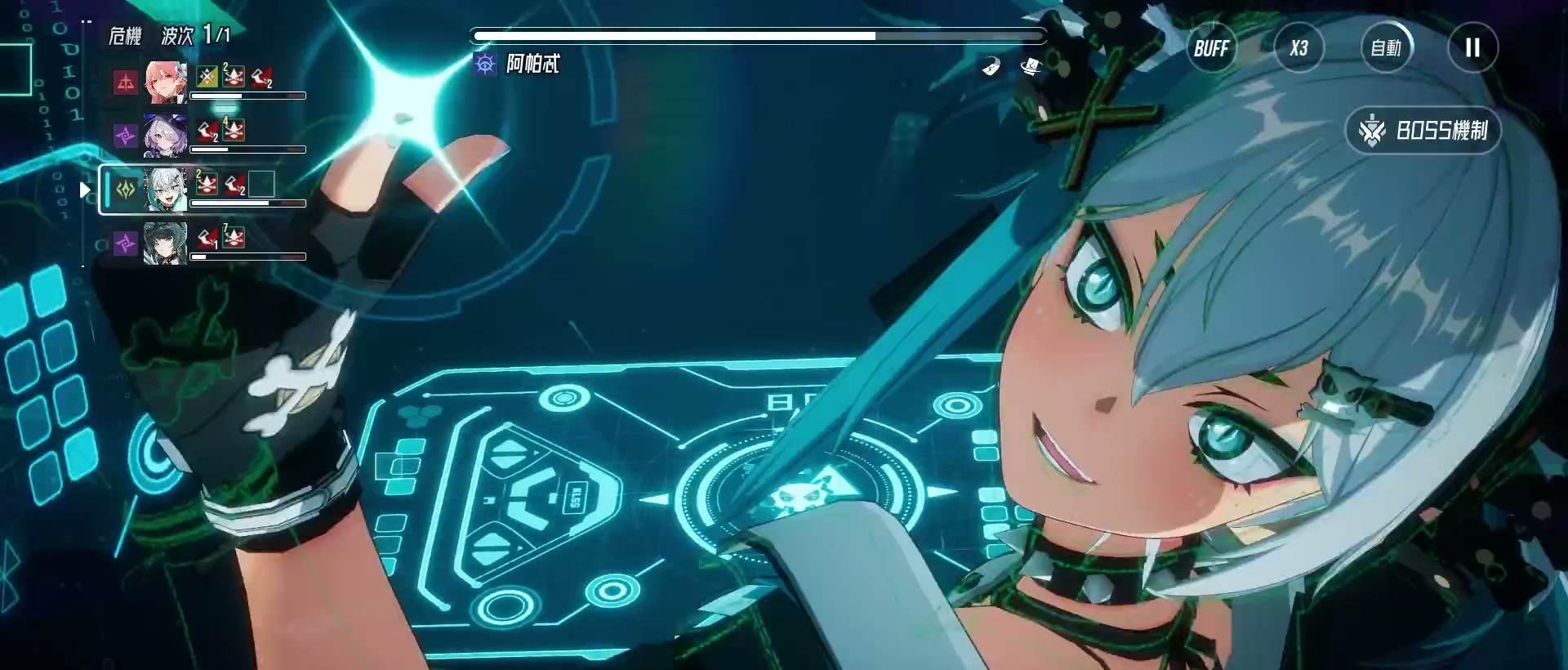This screenshot has width=1568, height=670.
Task: Select the purple-haired character portrait
Action: 166,136
